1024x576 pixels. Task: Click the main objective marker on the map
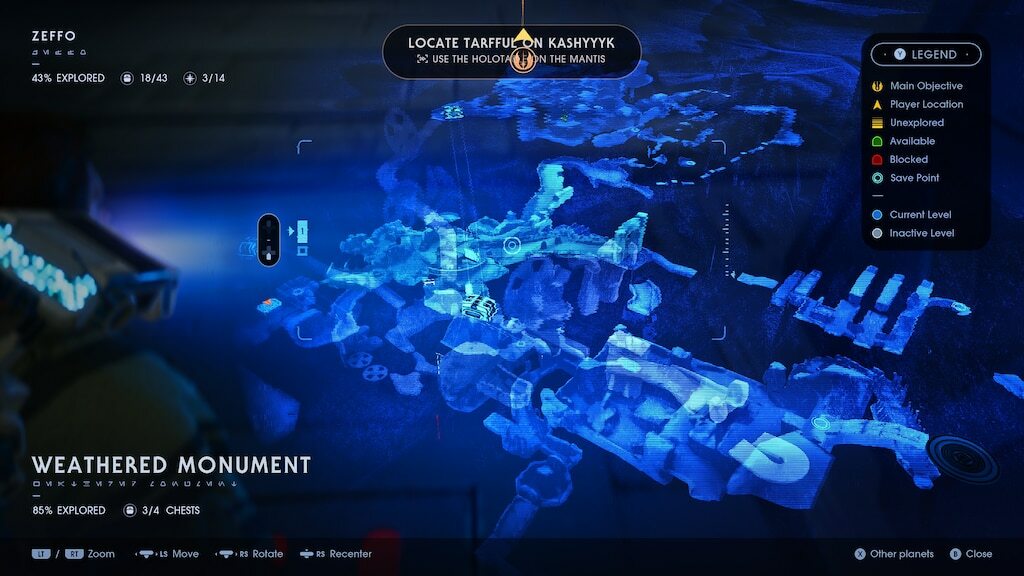(523, 62)
